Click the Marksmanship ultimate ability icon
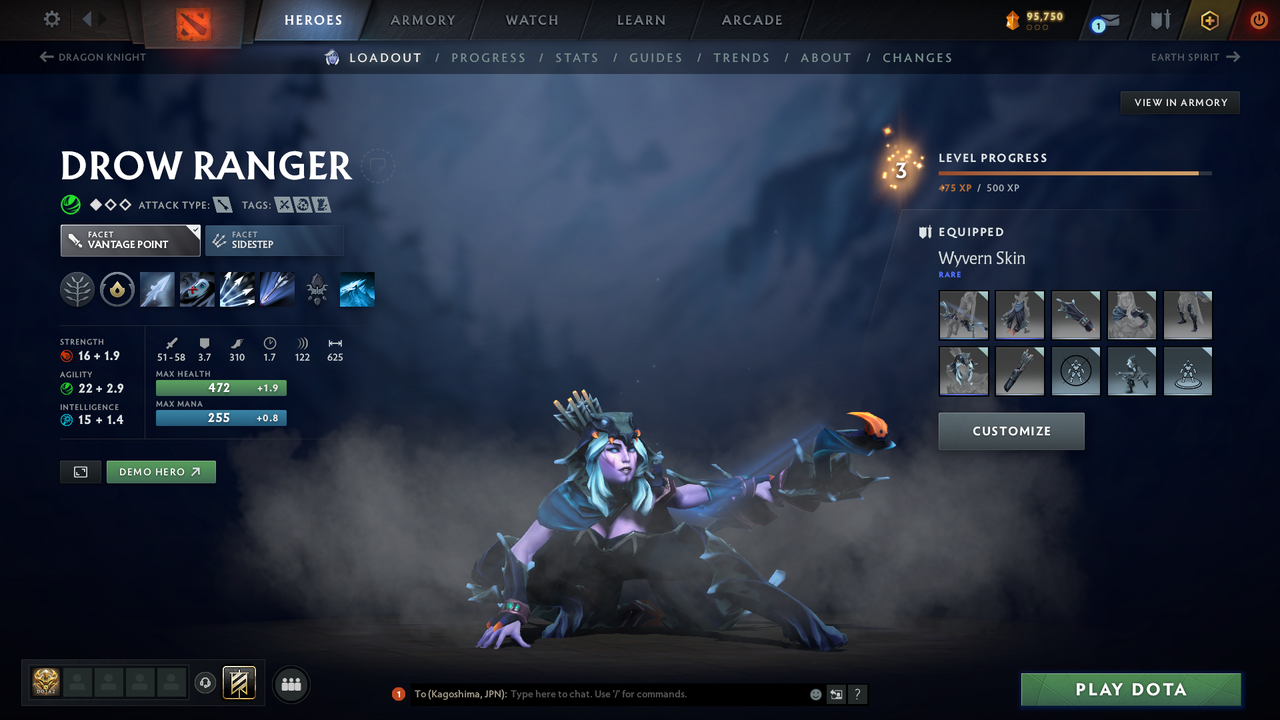The width and height of the screenshot is (1280, 720). click(x=277, y=290)
